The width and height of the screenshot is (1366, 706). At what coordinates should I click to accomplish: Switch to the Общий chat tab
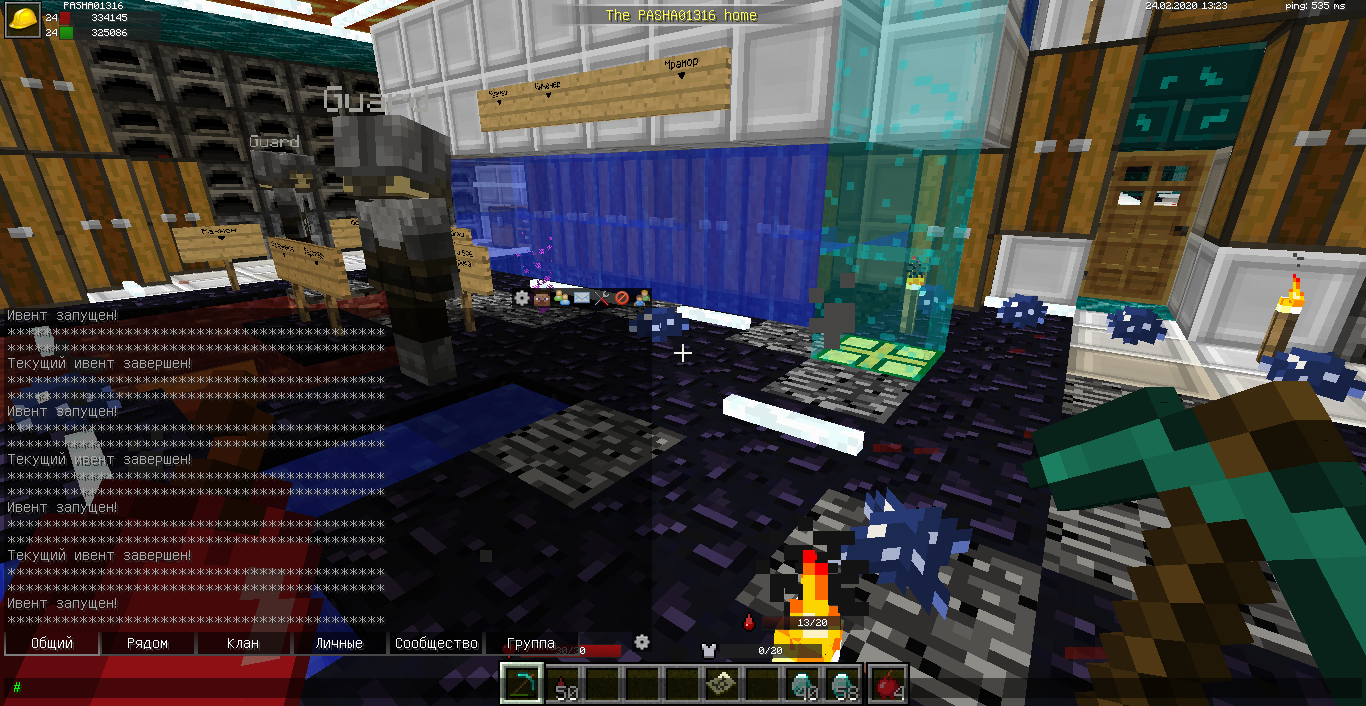[x=52, y=643]
